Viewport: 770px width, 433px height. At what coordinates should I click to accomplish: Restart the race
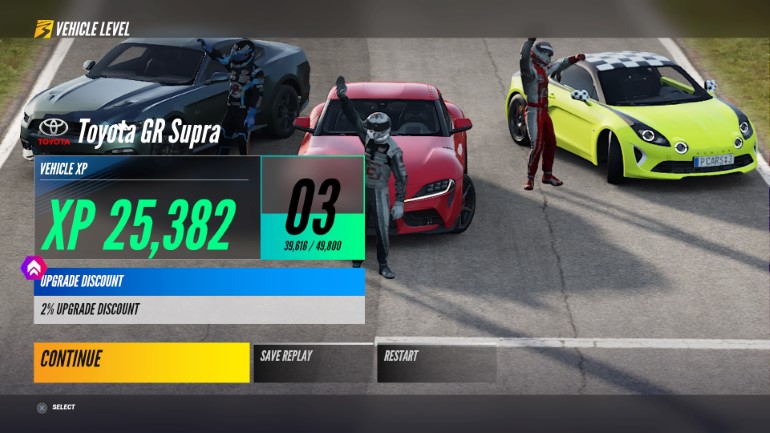436,362
